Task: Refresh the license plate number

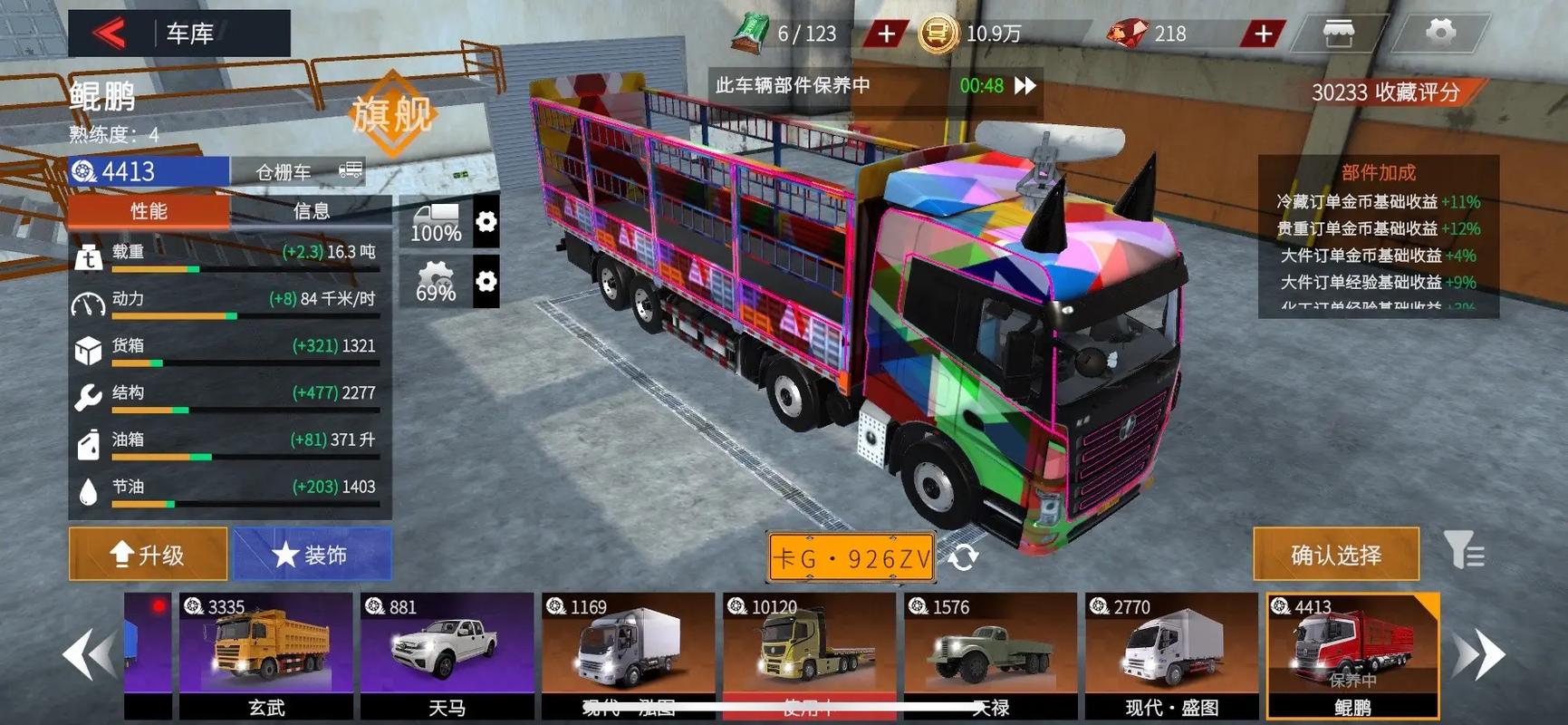Action: tap(963, 556)
